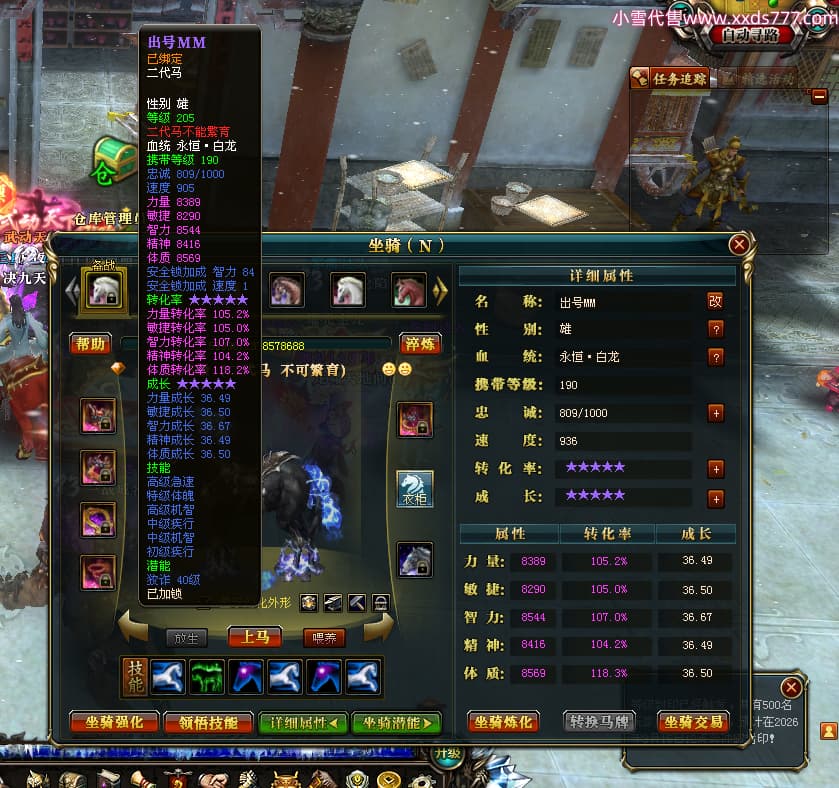Open the 衣柜 wardrobe icon

415,487
